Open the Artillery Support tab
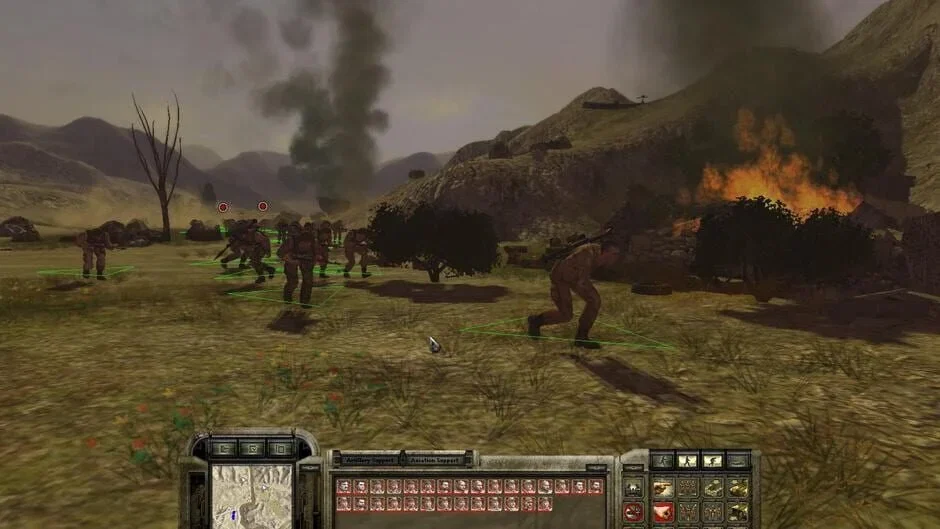 click(x=367, y=460)
